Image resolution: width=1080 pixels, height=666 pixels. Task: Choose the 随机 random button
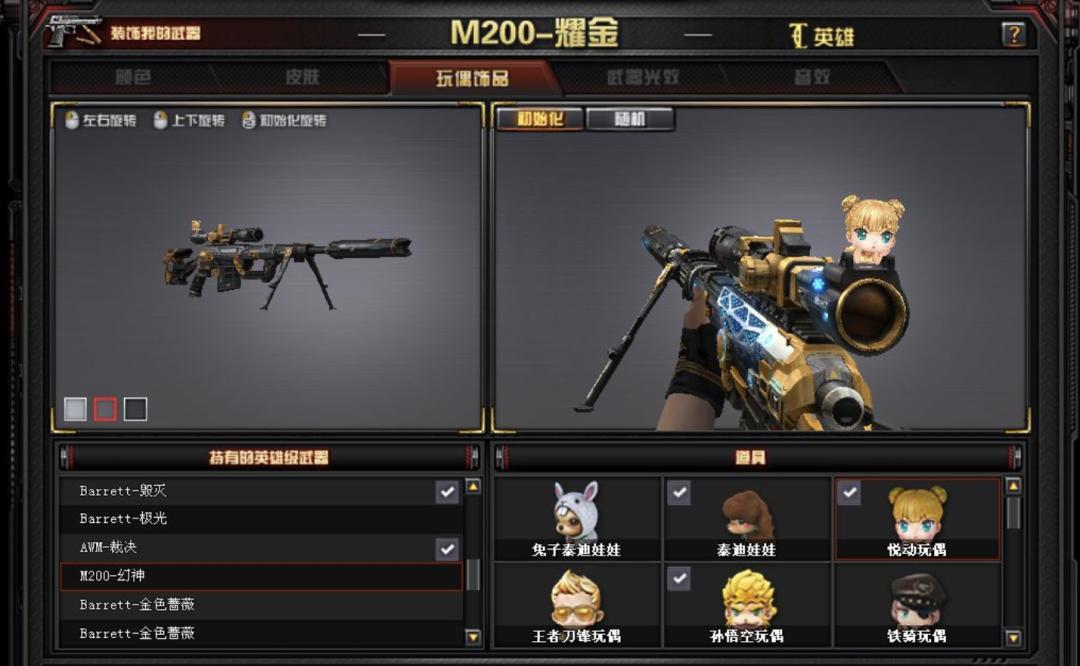(630, 120)
